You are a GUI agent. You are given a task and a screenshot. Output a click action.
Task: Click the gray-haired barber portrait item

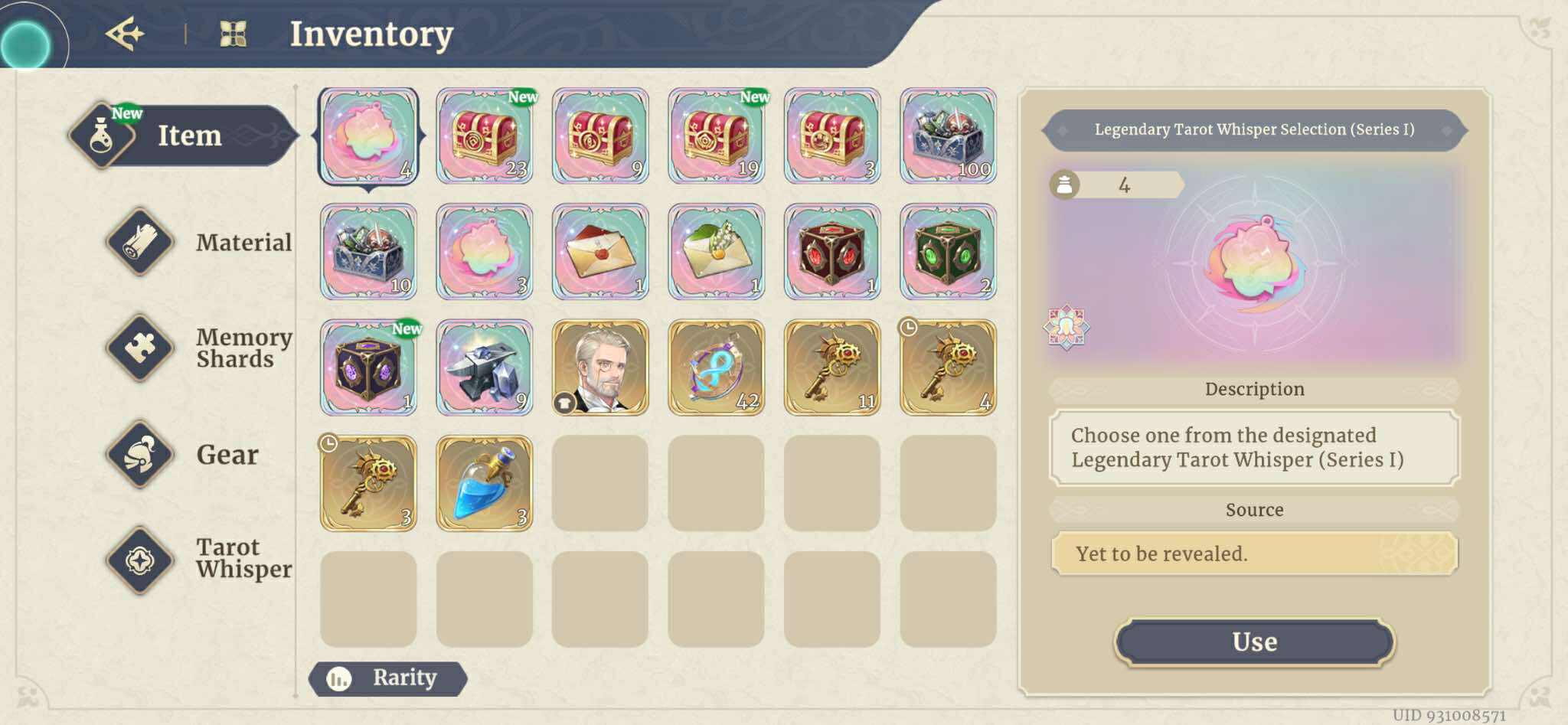[599, 367]
